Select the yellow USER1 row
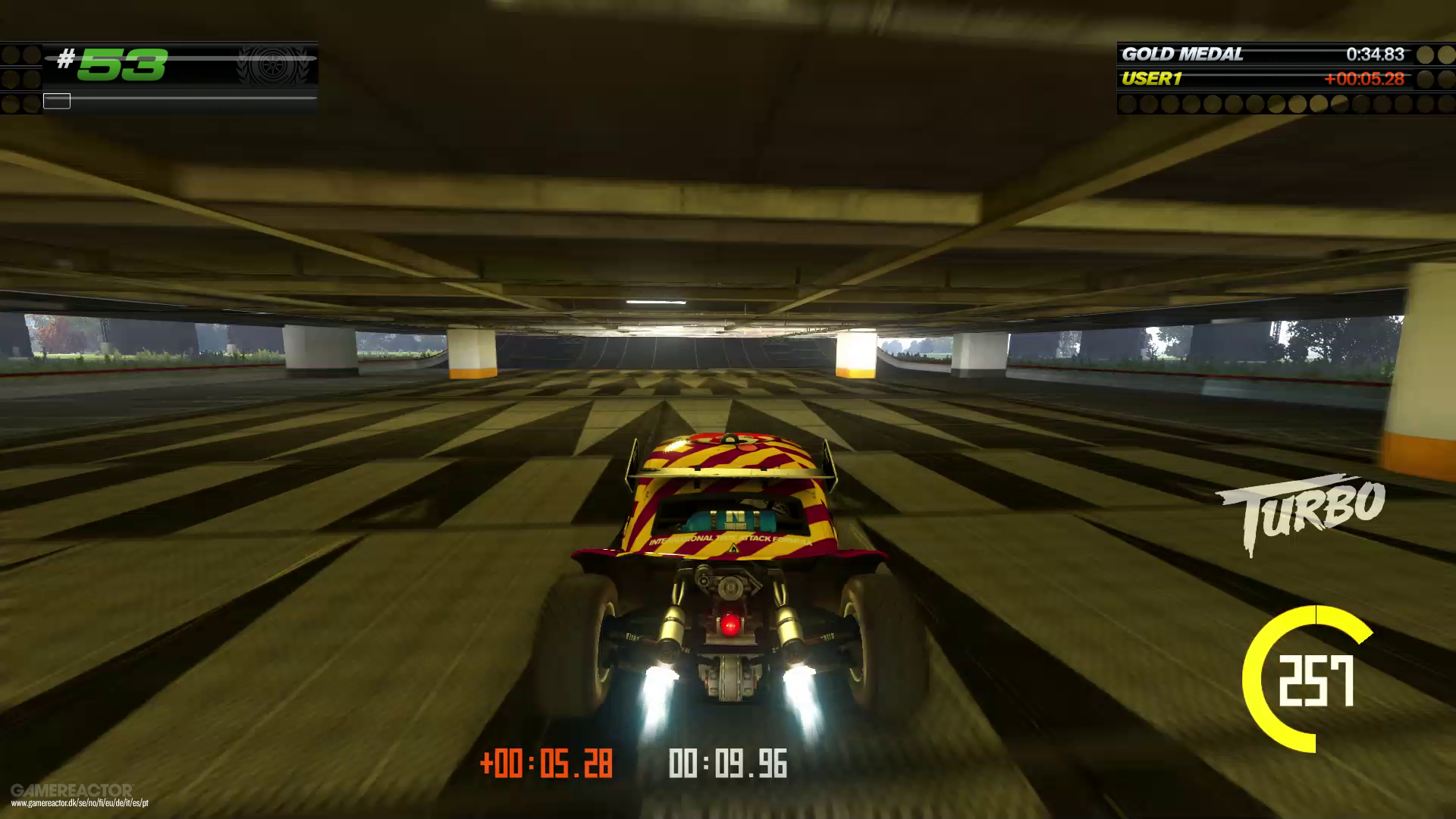The height and width of the screenshot is (819, 1456). coord(1153,78)
